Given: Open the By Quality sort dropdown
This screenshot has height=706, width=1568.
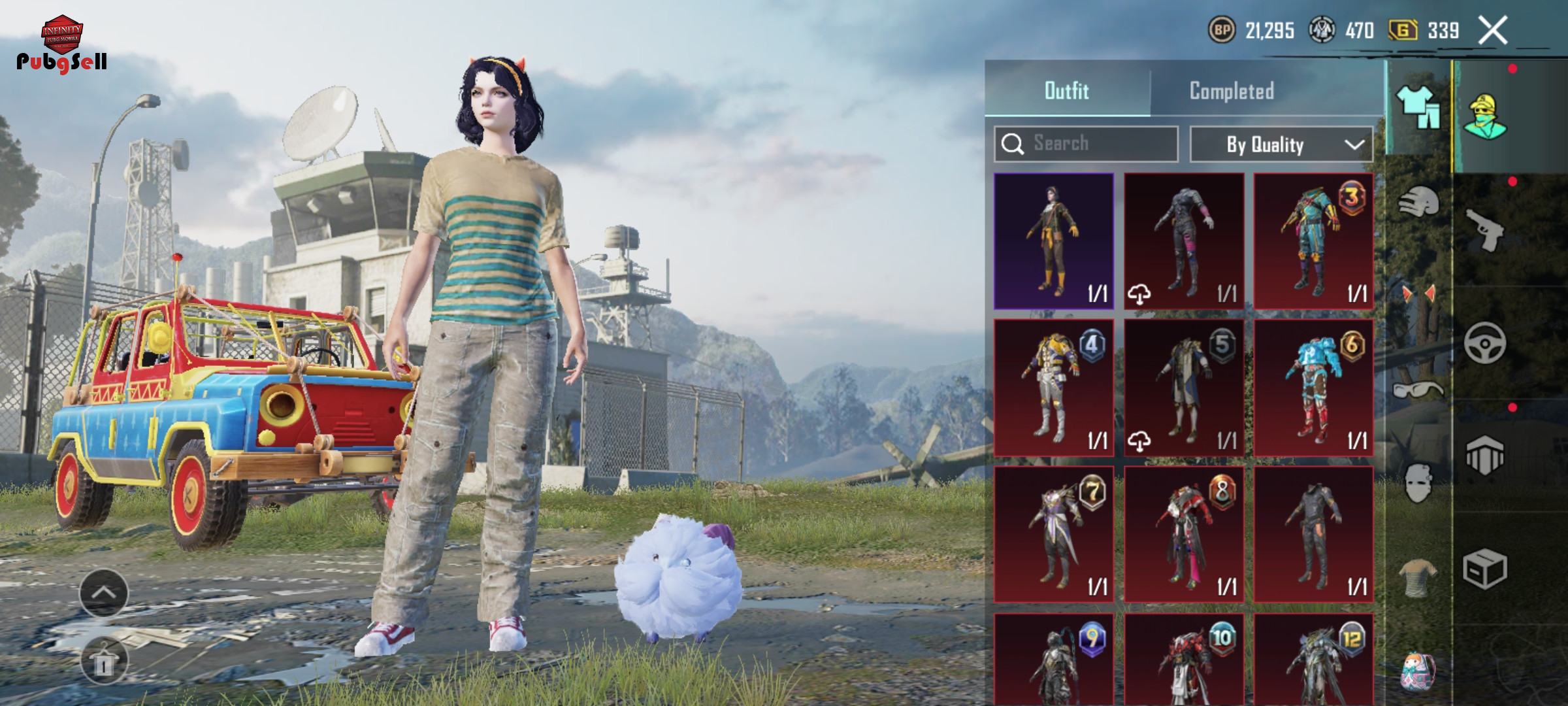Looking at the screenshot, I should [1281, 144].
